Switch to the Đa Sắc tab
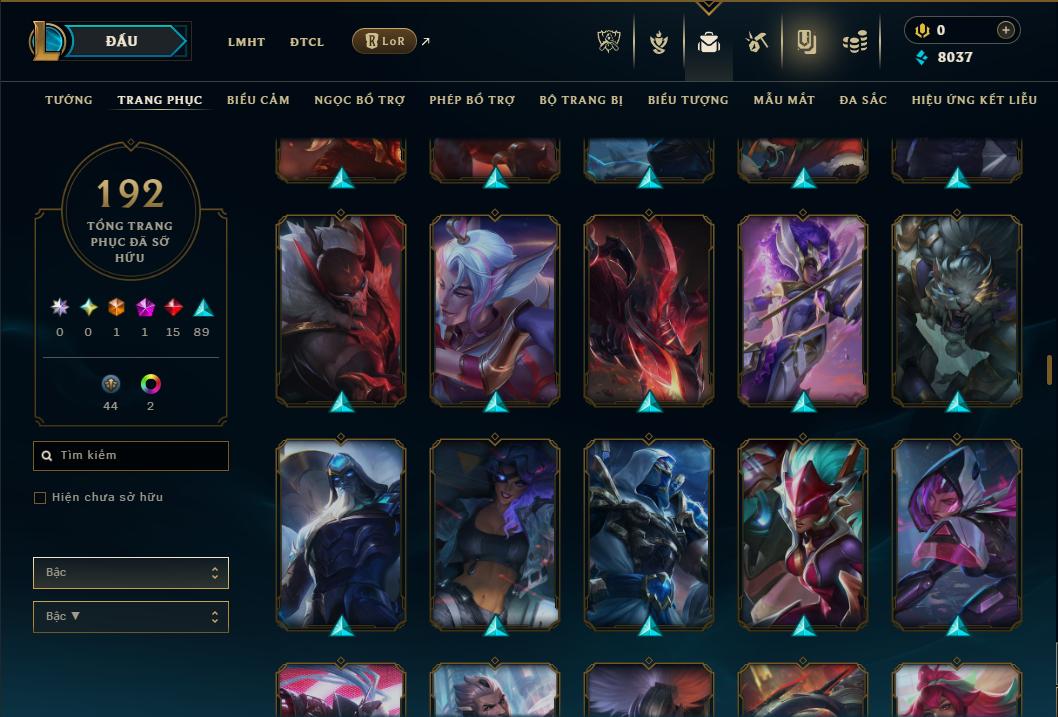The height and width of the screenshot is (717, 1058). 863,100
